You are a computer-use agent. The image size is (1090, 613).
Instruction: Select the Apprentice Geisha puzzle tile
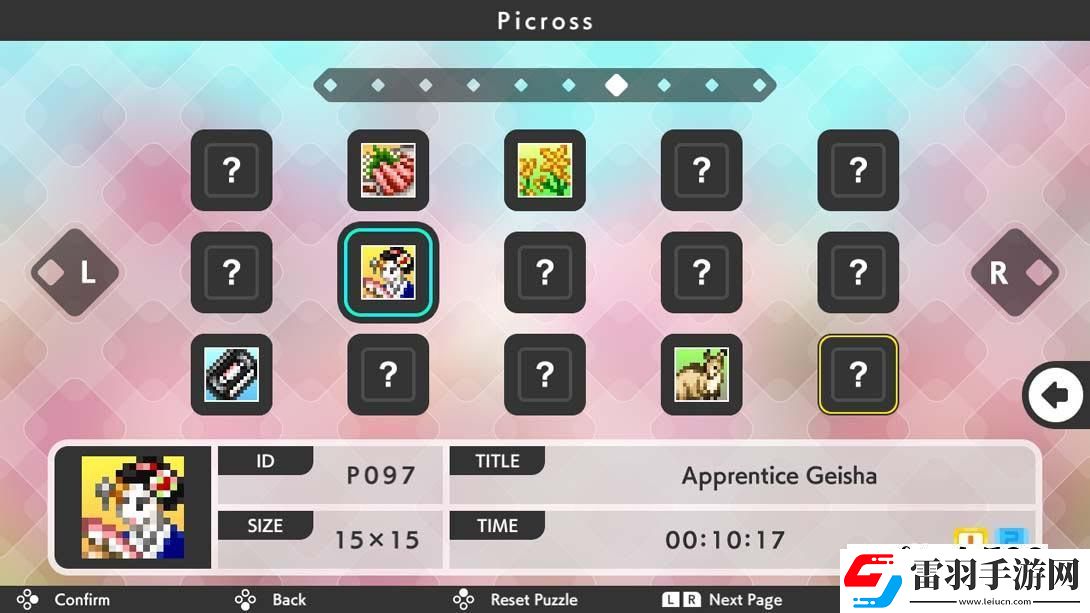click(x=388, y=272)
